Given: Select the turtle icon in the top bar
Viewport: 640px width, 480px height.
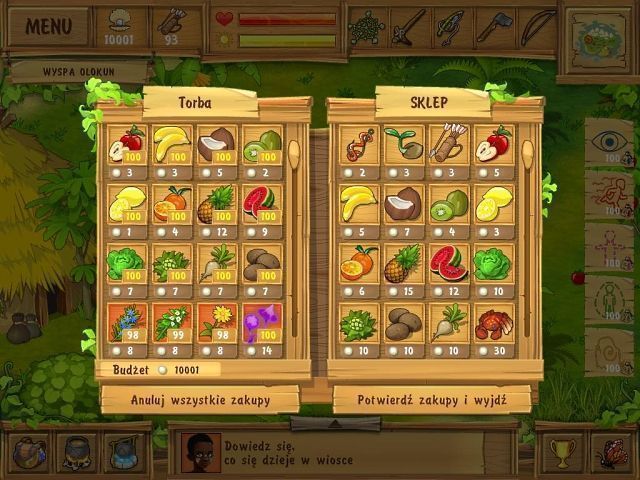Looking at the screenshot, I should tap(367, 26).
